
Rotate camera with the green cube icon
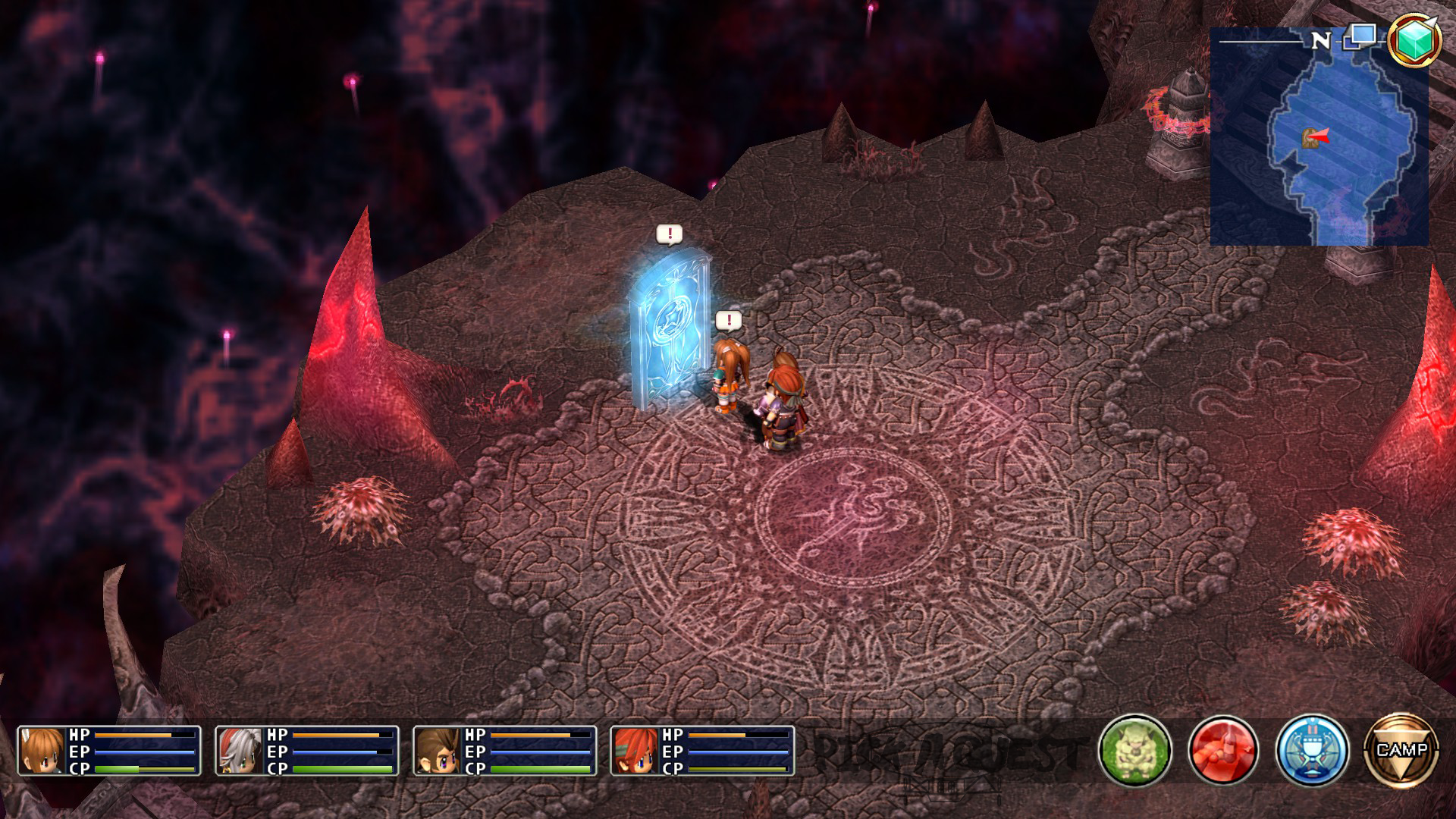coord(1413,39)
